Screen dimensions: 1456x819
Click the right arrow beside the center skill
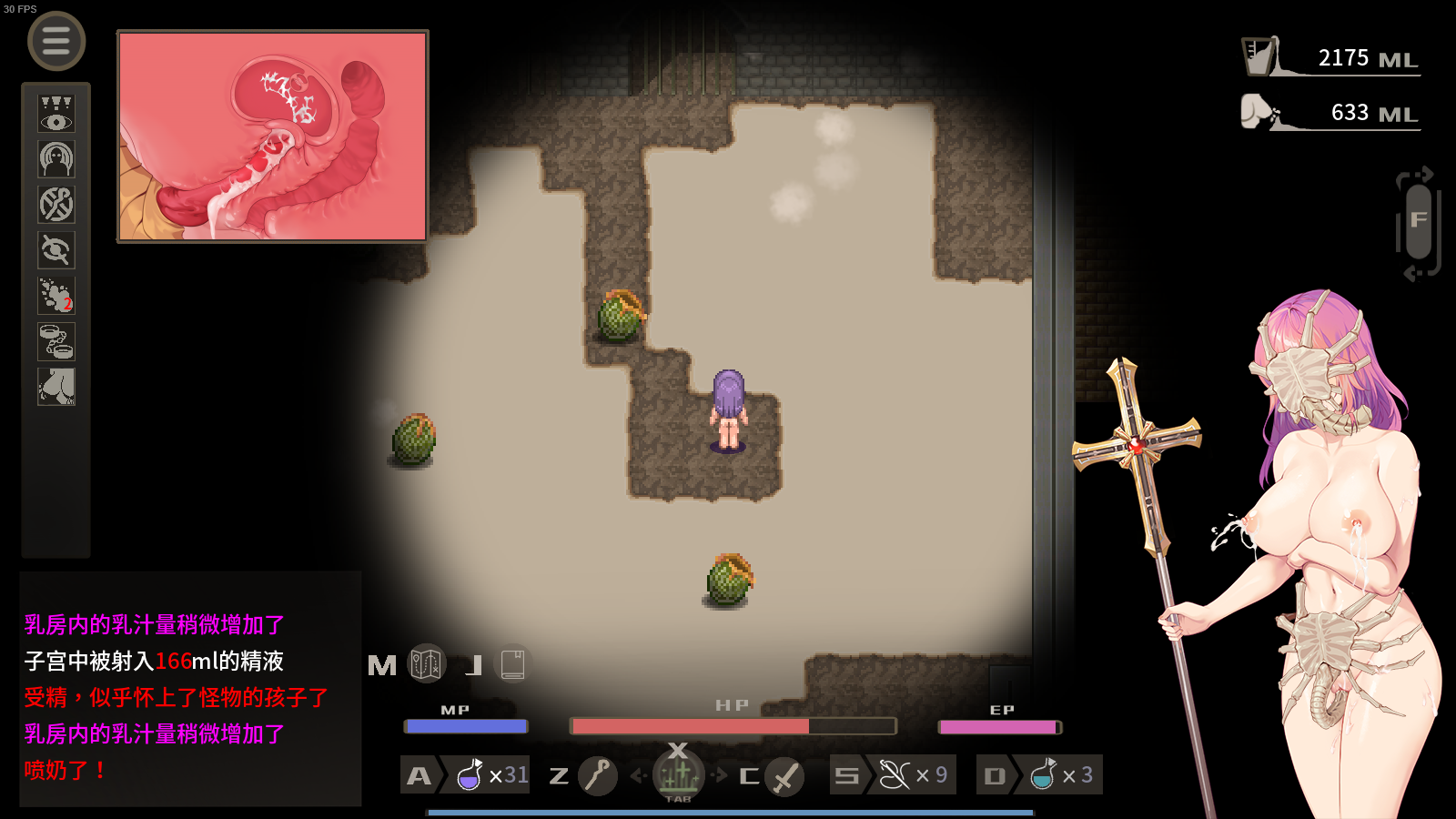click(x=720, y=775)
